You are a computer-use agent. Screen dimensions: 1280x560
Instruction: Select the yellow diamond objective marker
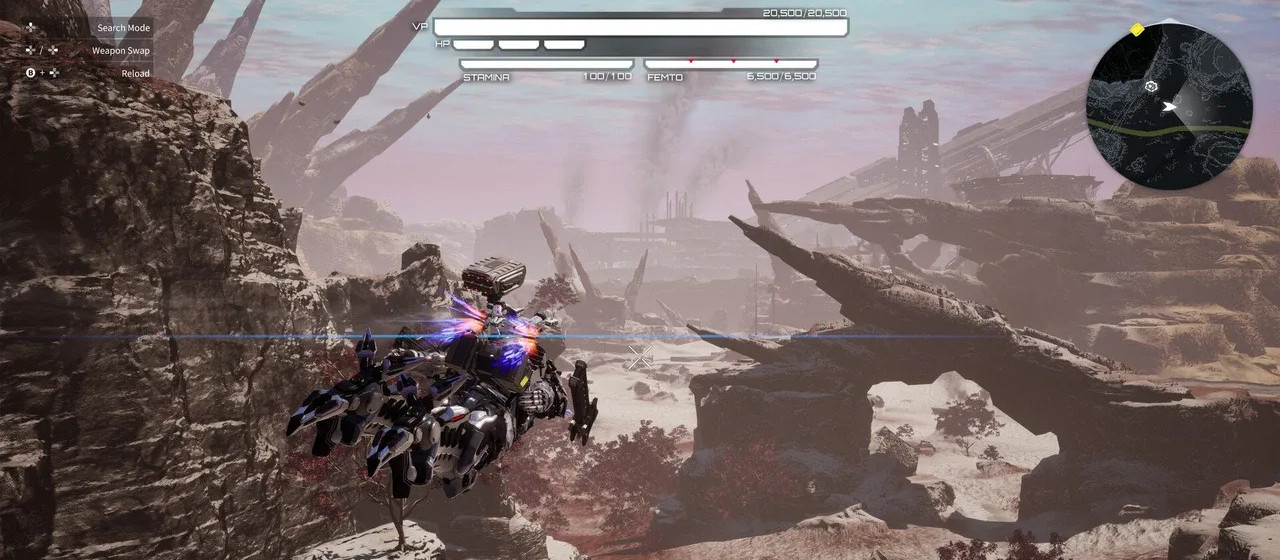(x=1137, y=29)
